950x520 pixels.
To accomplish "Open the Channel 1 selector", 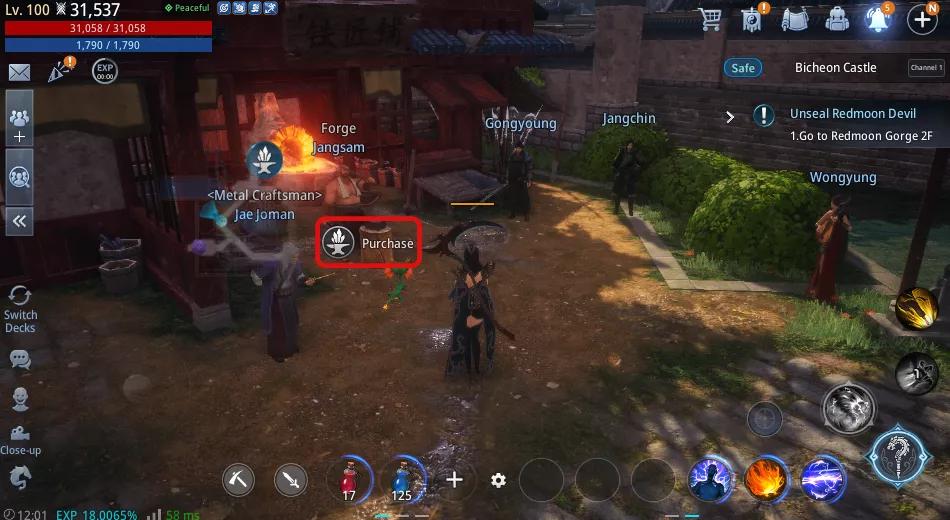I will point(924,68).
